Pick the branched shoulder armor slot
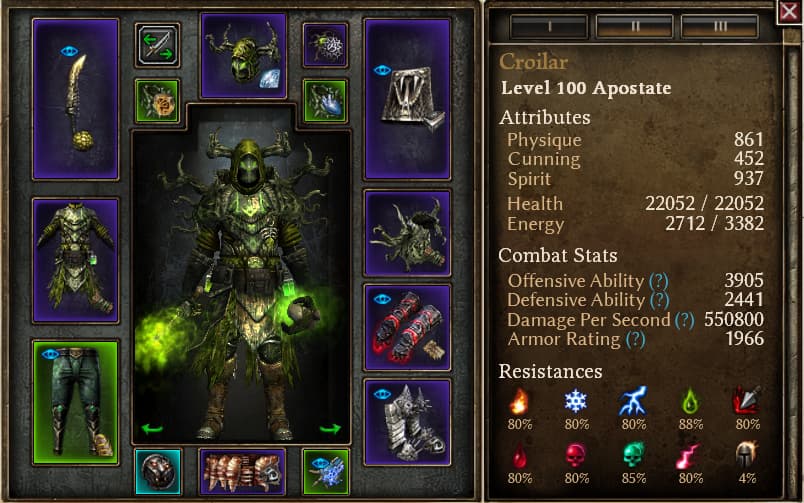Screen dimensions: 804x503 [407, 233]
